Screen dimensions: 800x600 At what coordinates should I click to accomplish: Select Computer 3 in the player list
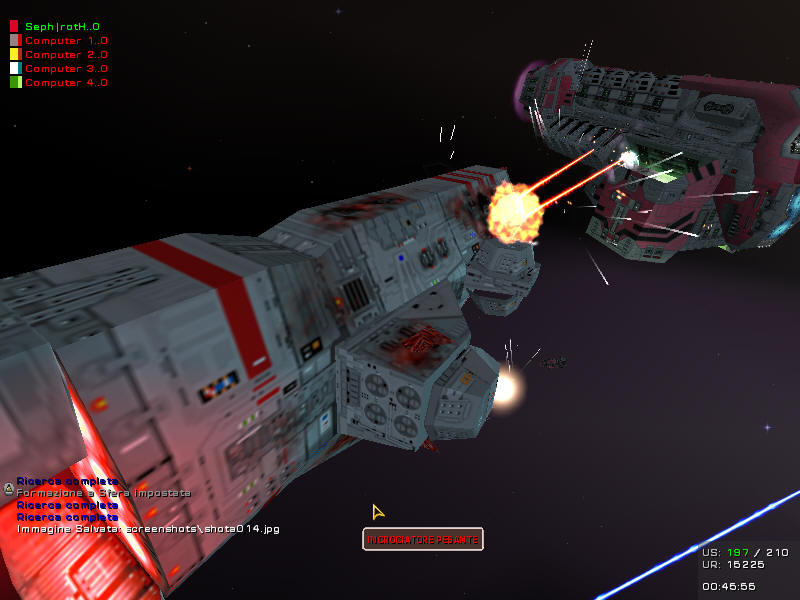66,68
